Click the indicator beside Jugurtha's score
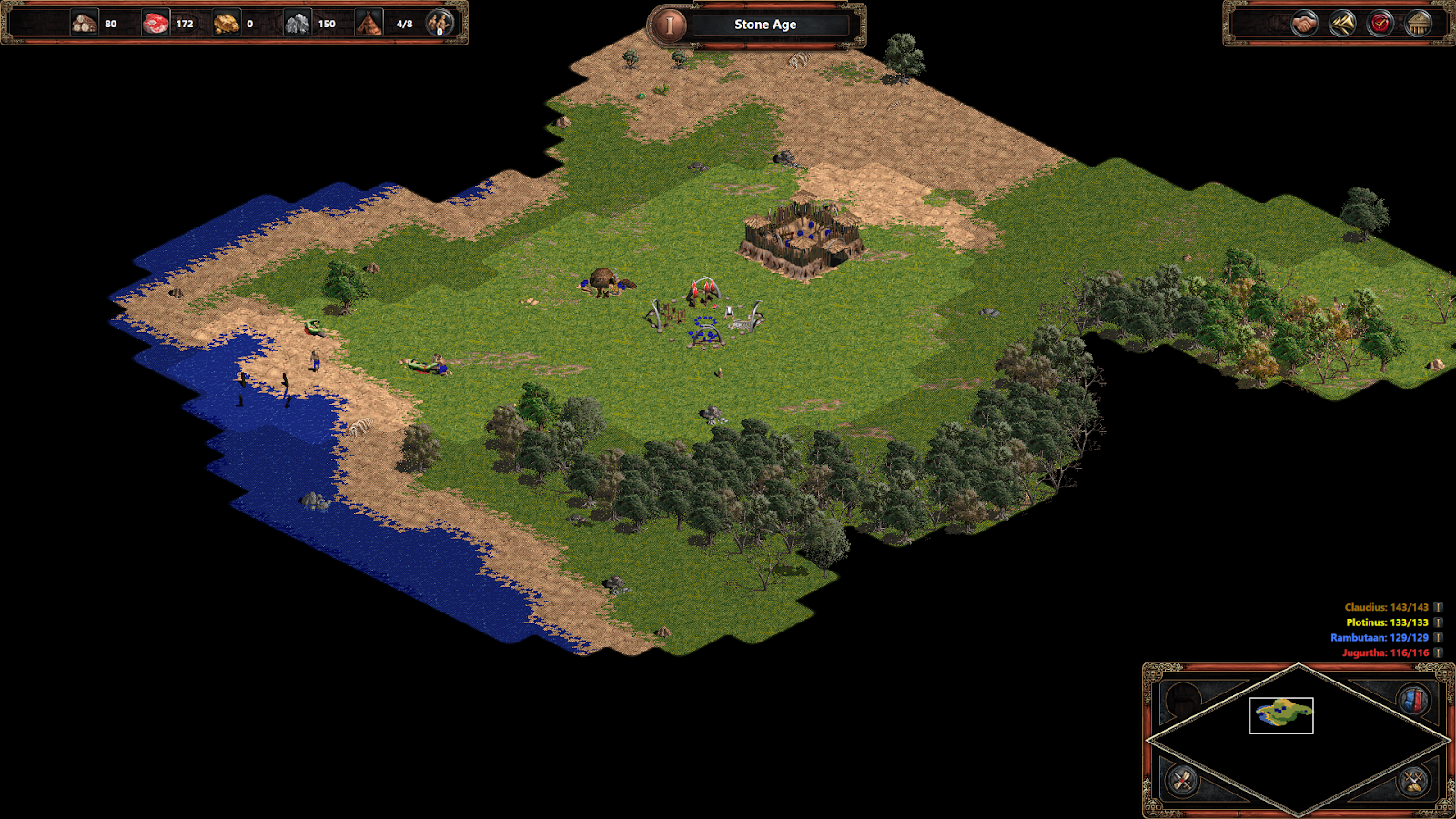The image size is (1456, 819). 1436,652
